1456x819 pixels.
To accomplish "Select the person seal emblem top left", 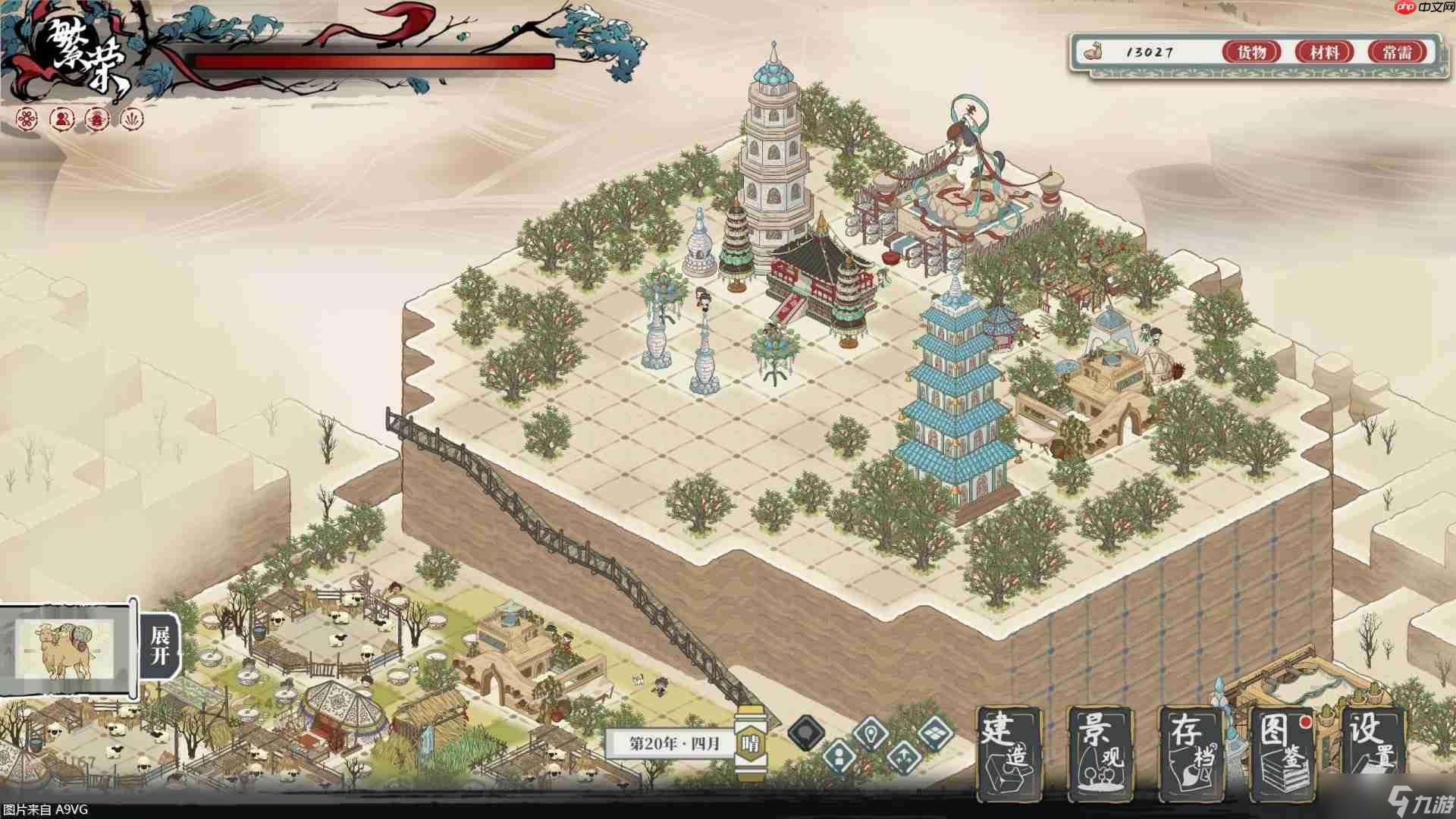I will pos(62,119).
